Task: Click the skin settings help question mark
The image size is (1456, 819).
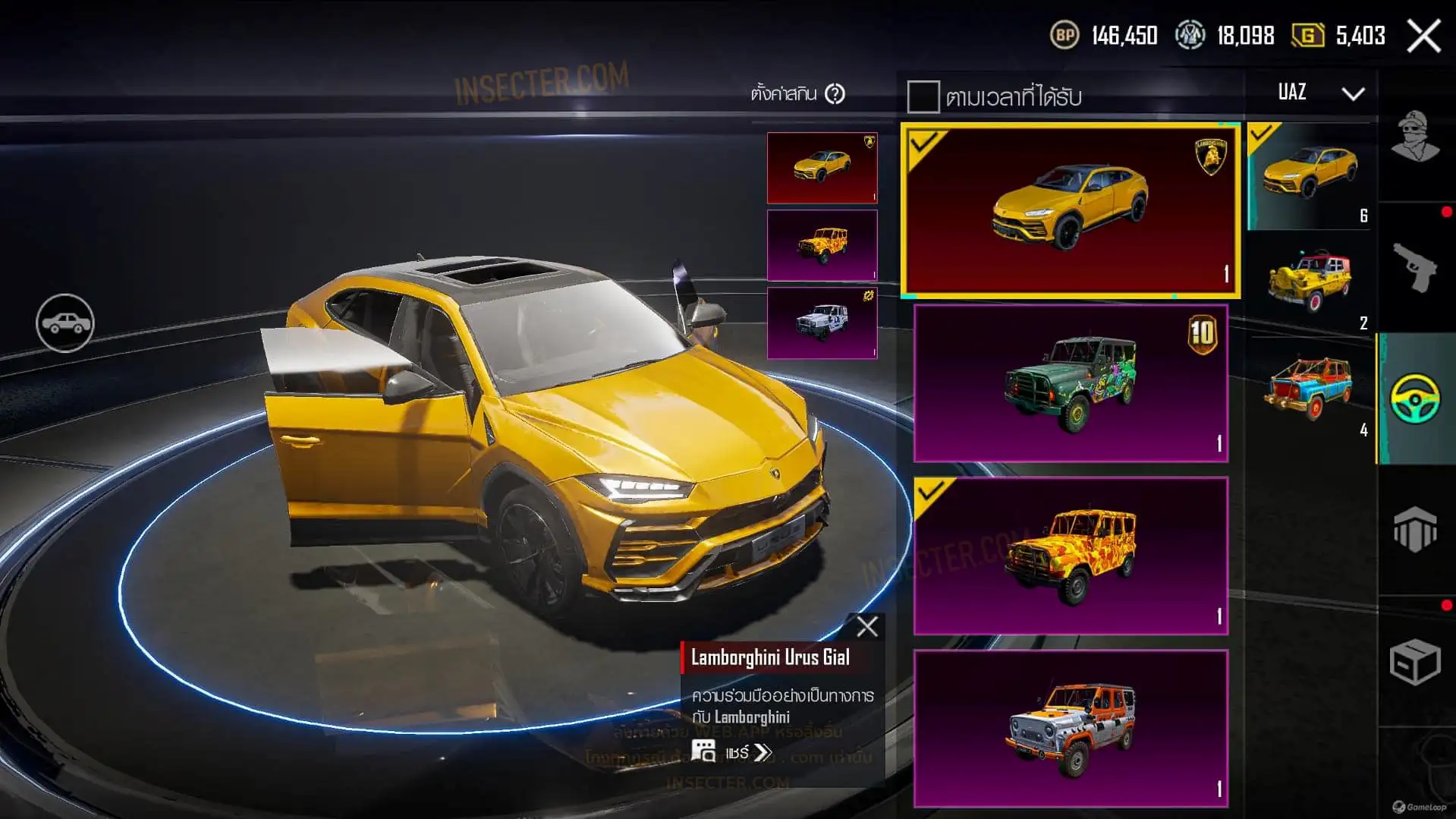Action: click(835, 94)
